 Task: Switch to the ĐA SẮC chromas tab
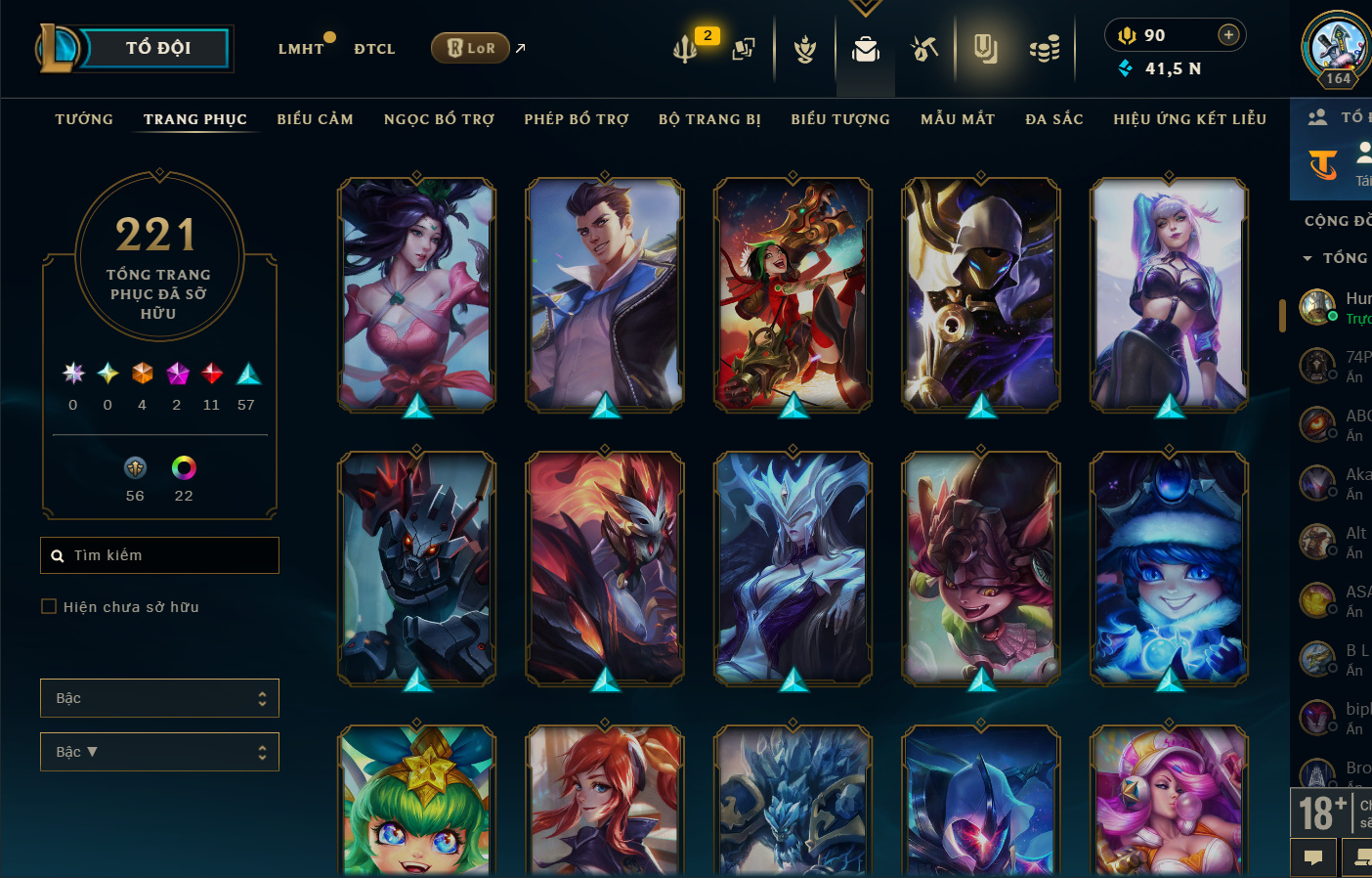(x=1054, y=119)
